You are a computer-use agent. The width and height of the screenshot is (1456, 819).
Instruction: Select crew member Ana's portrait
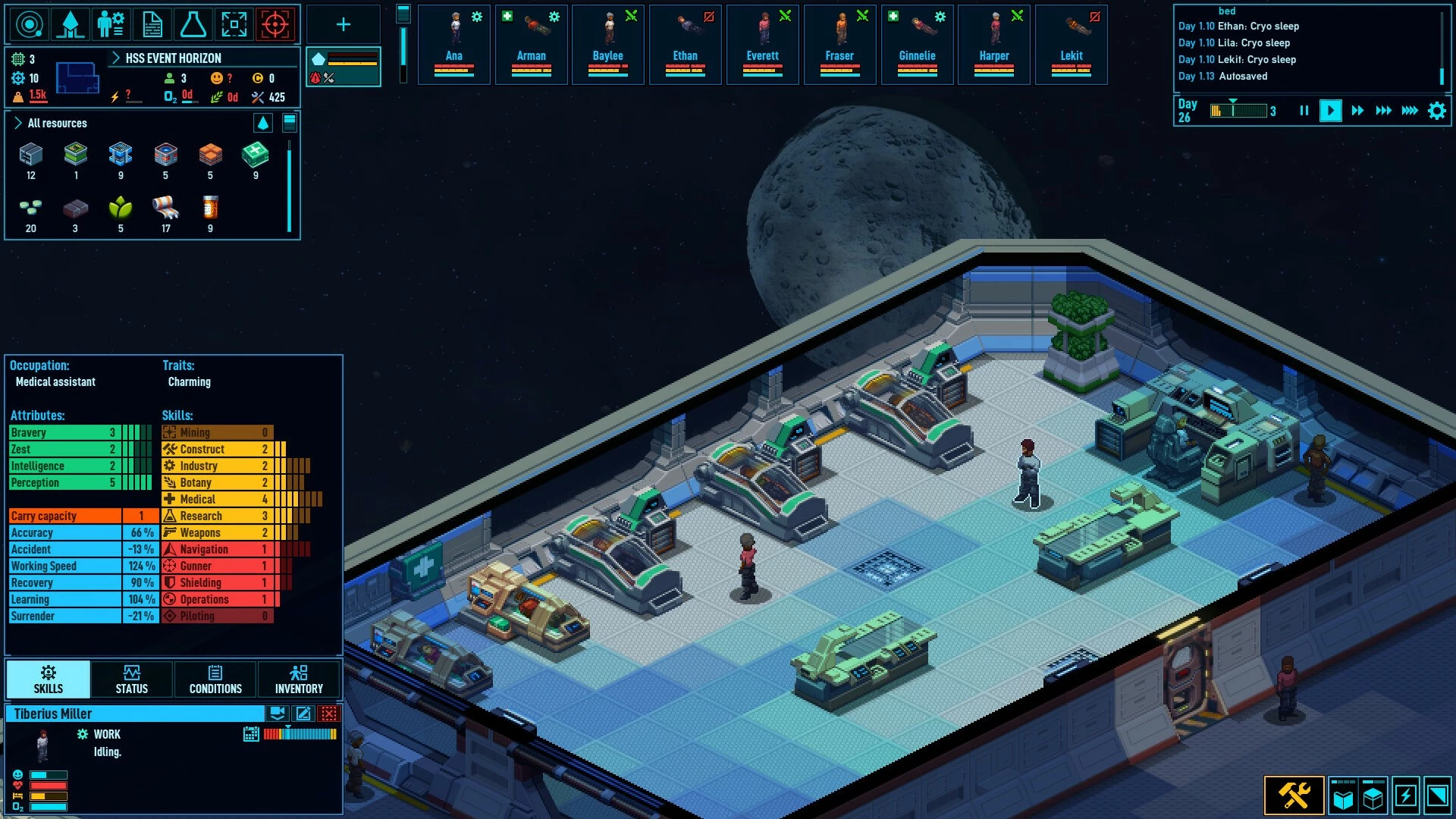[x=454, y=44]
